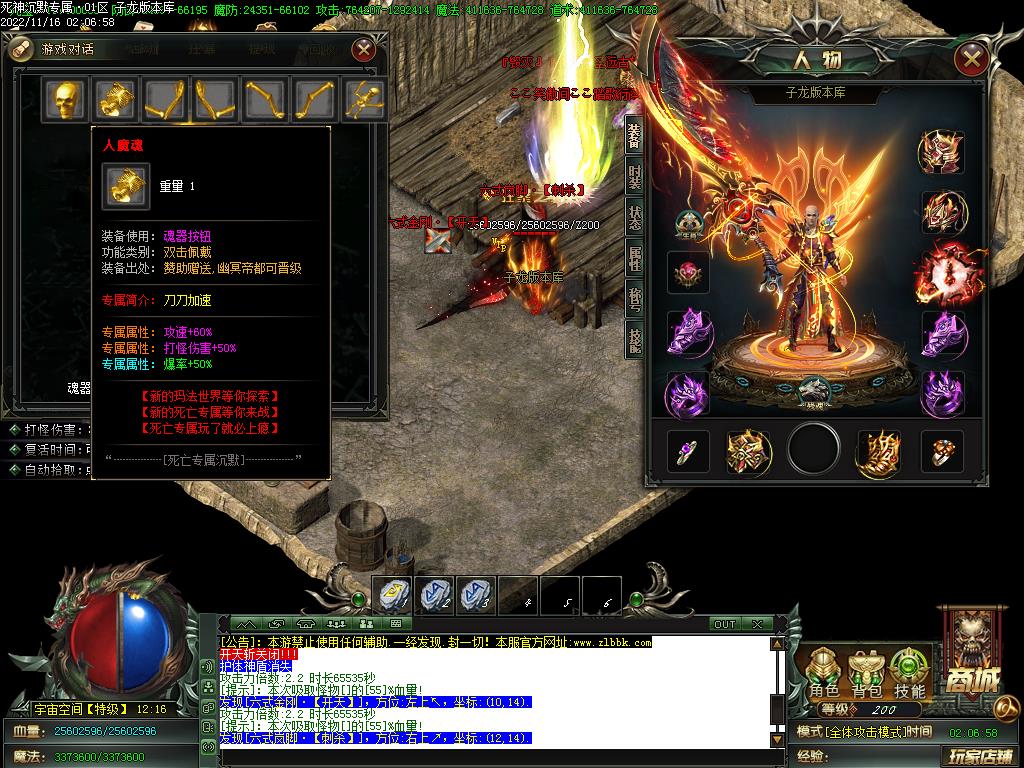This screenshot has width=1024, height=768.
Task: Select the golden boots equipment slot
Action: point(877,452)
